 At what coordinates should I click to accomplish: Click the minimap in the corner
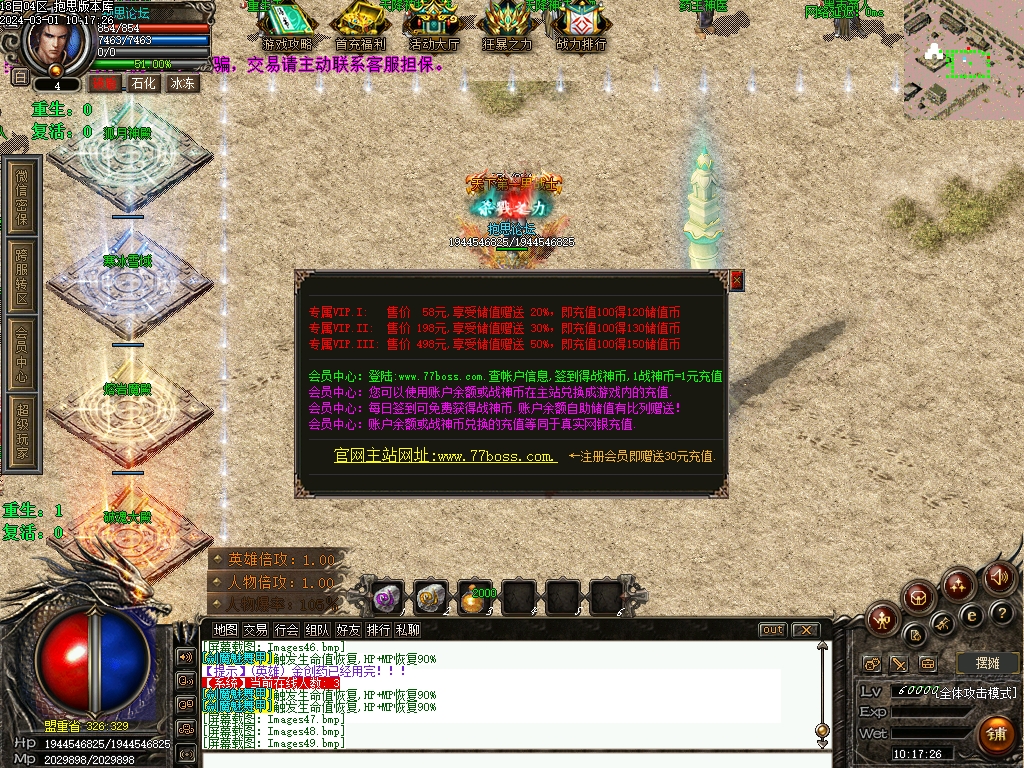(x=963, y=60)
